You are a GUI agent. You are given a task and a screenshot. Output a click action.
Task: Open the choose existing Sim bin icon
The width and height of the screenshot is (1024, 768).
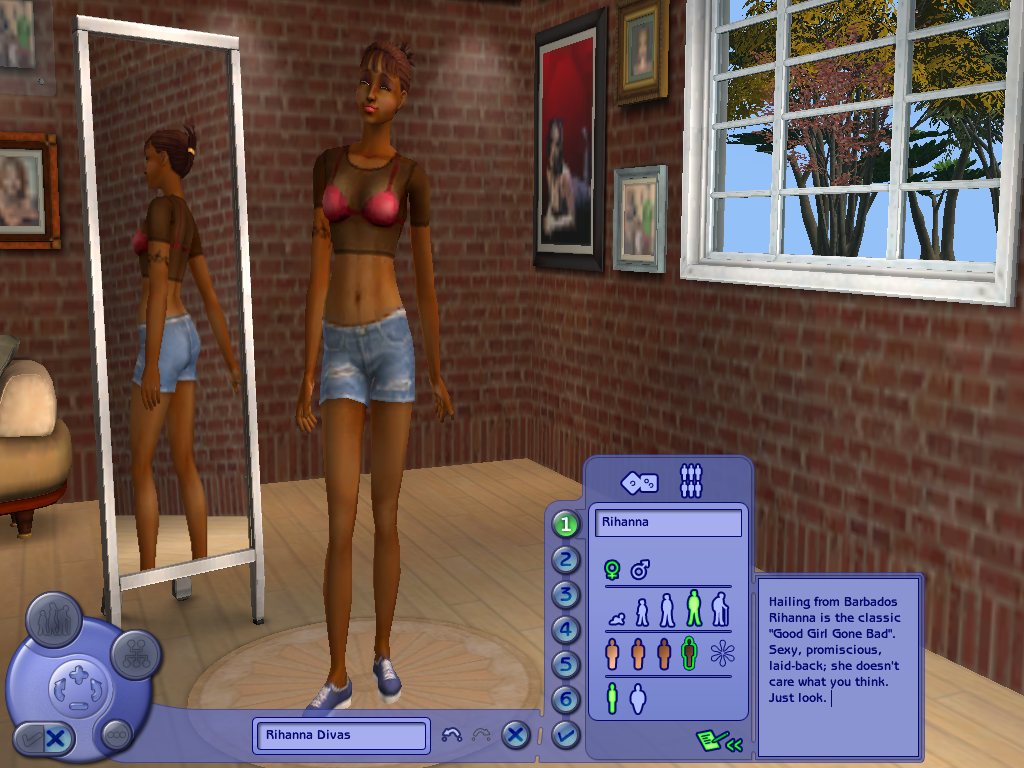691,481
